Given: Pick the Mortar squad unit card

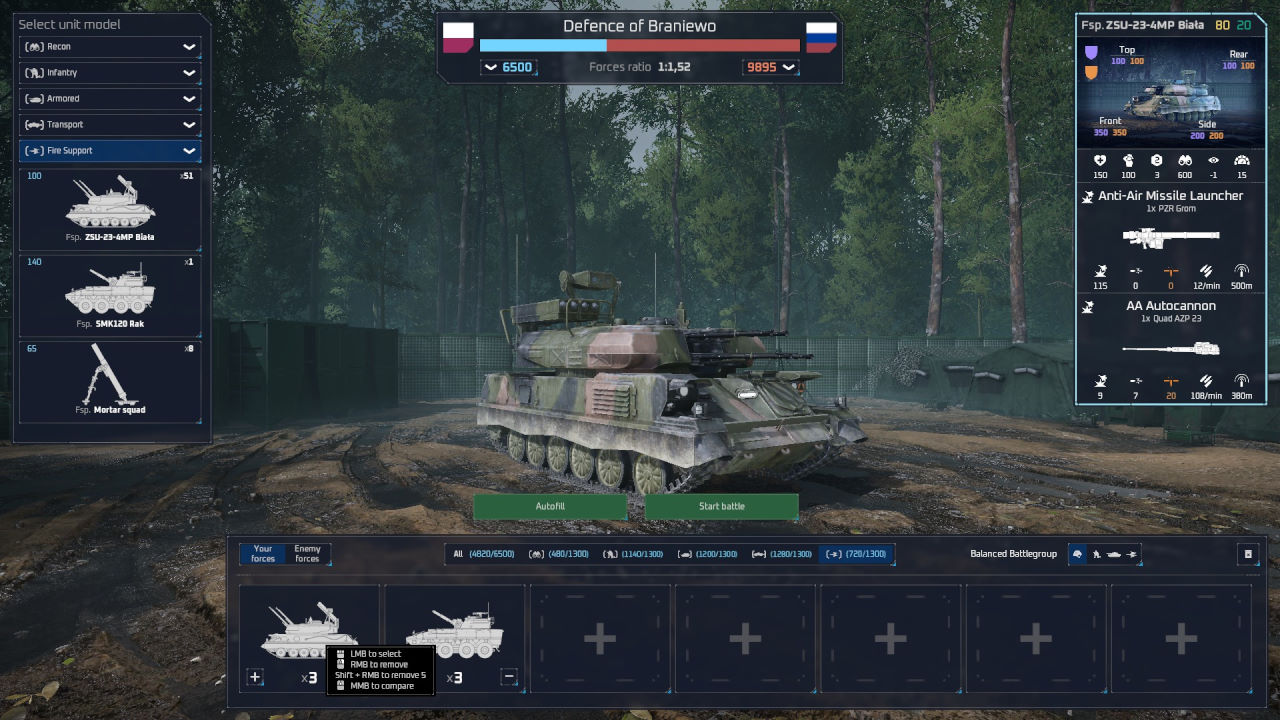Looking at the screenshot, I should click(x=110, y=382).
